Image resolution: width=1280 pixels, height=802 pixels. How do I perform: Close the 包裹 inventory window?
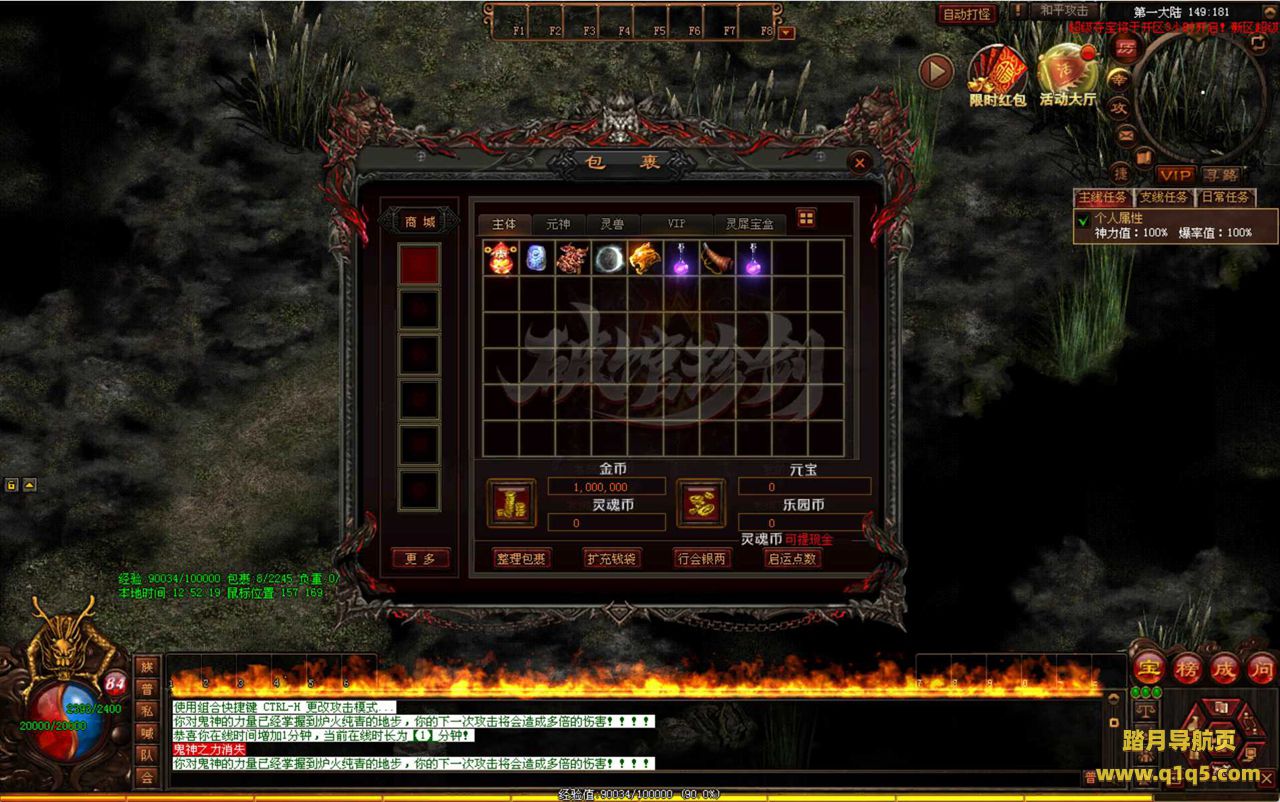[860, 162]
